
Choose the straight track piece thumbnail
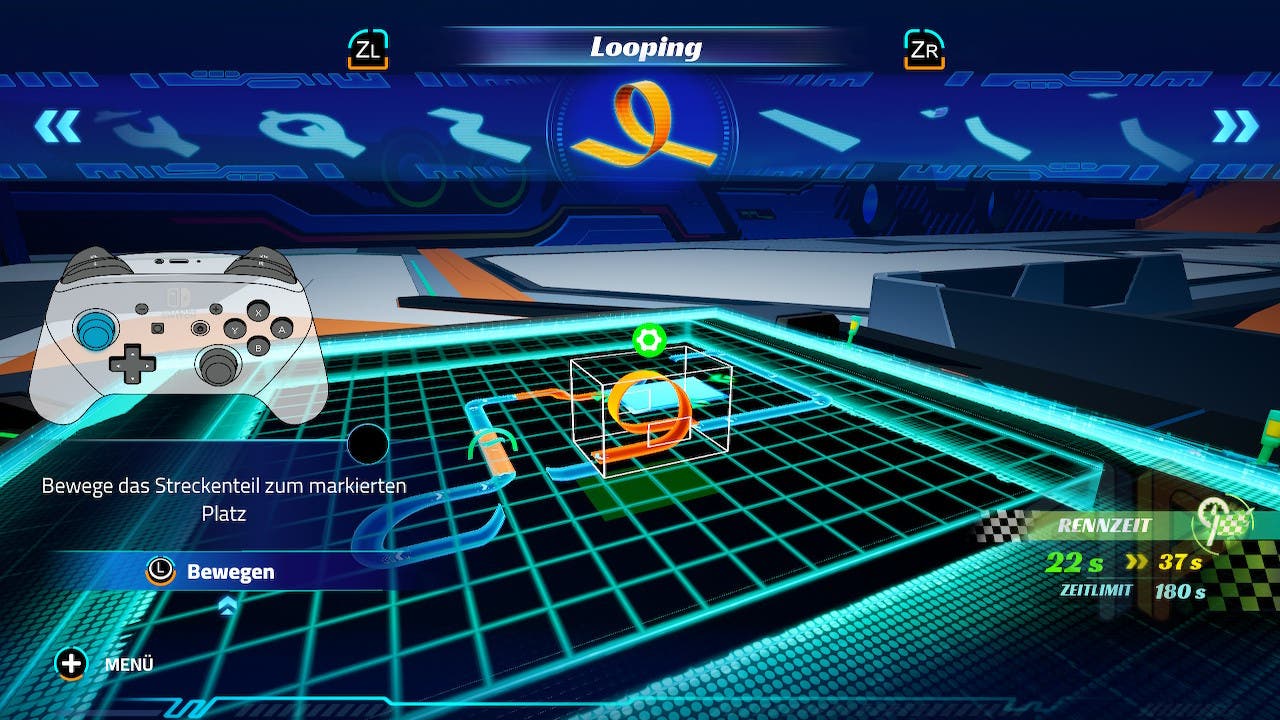pos(809,130)
